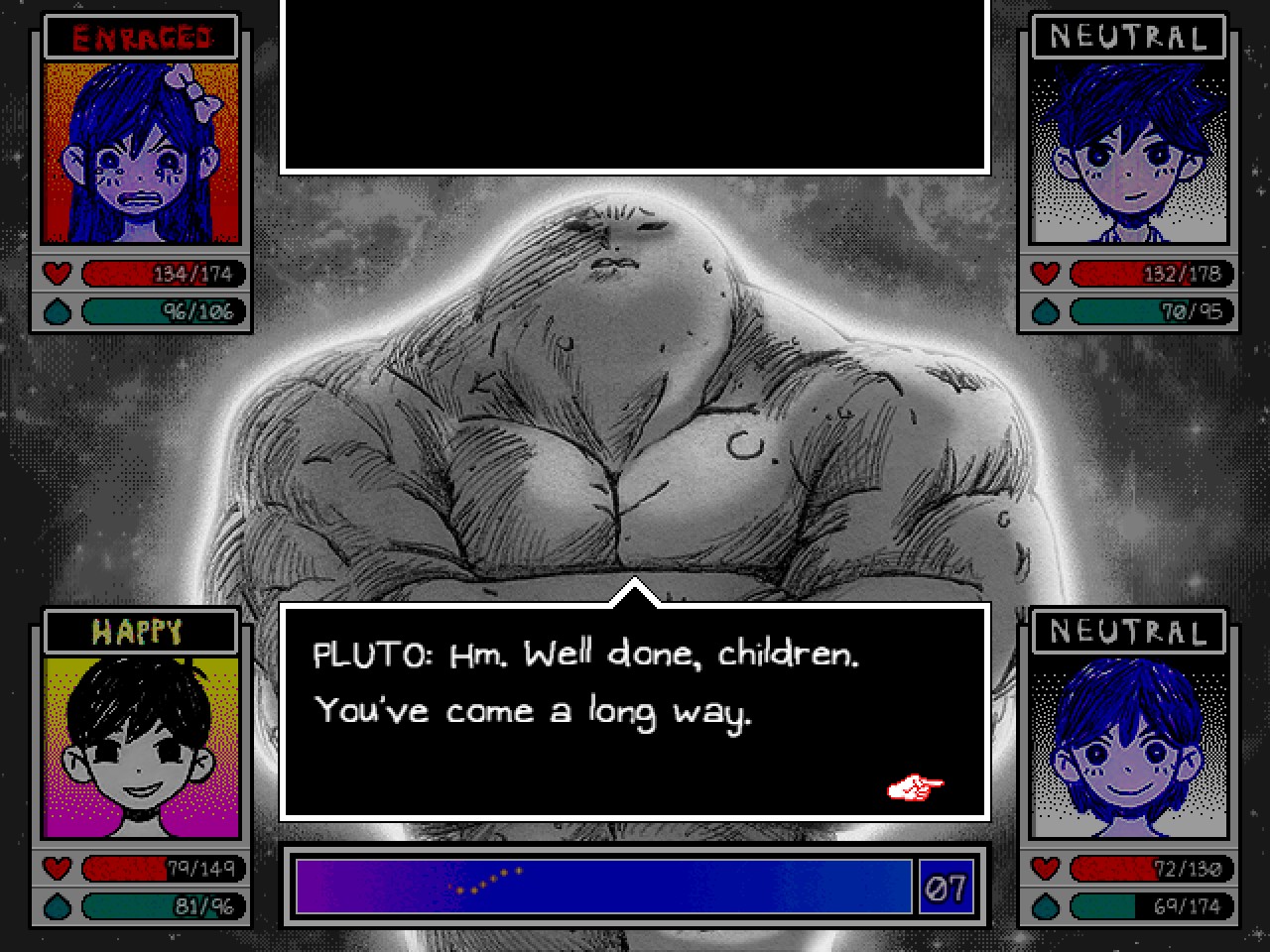Select Aubrey's Juice droplet icon
Viewport: 1270px width, 952px height.
coord(57,311)
